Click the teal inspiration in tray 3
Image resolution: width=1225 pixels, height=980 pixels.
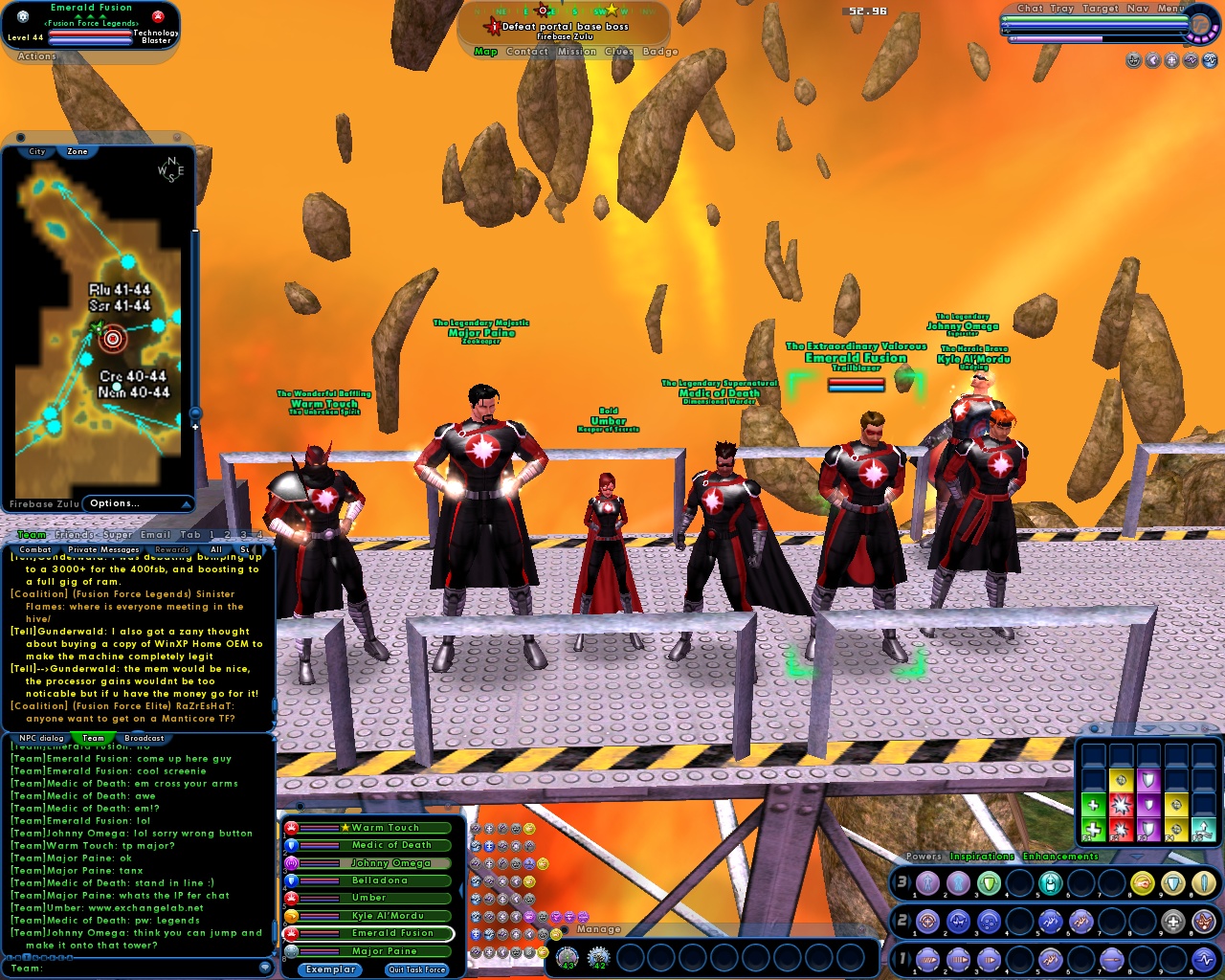(1051, 883)
